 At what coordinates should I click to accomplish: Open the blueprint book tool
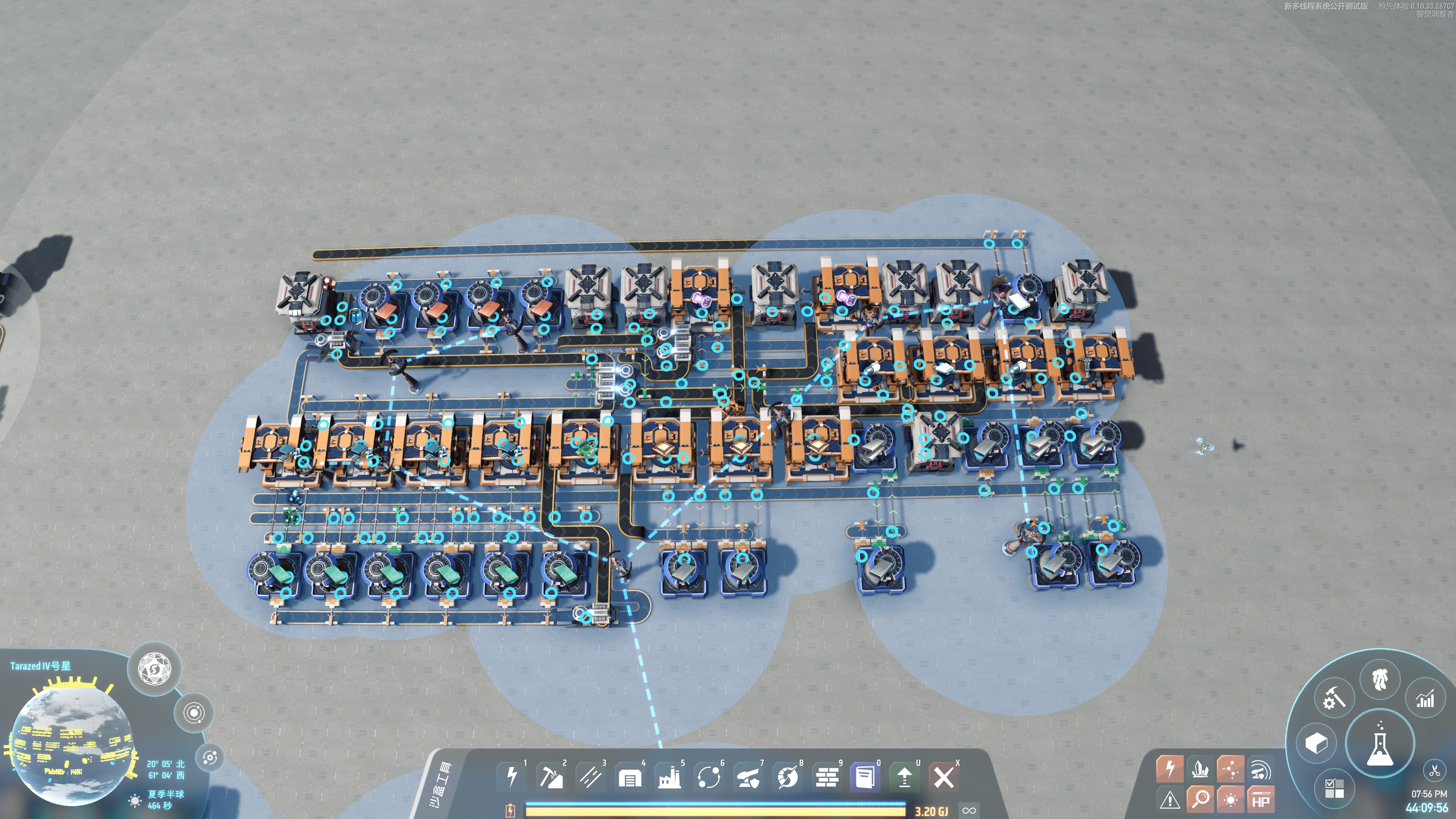pos(865,777)
